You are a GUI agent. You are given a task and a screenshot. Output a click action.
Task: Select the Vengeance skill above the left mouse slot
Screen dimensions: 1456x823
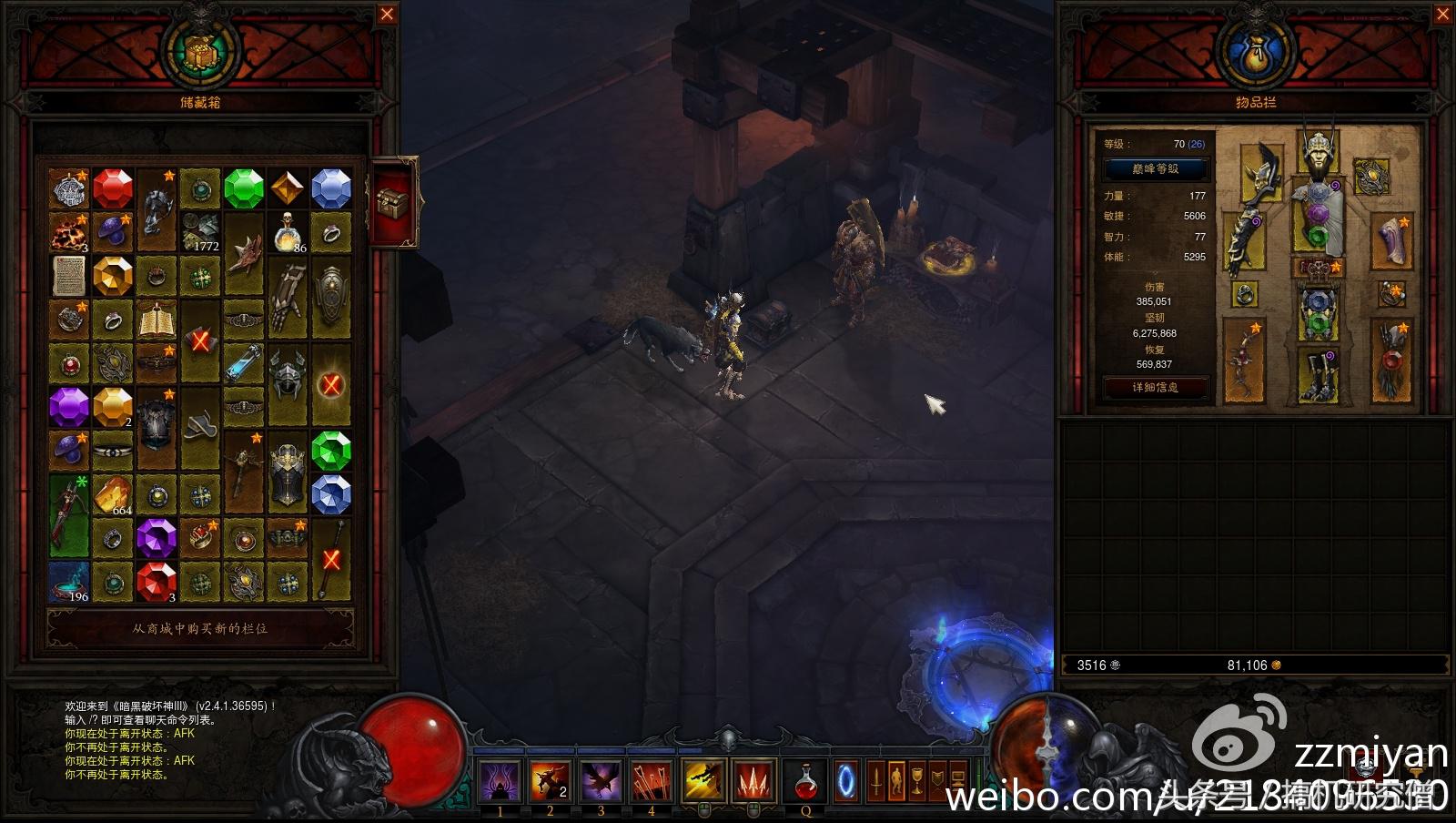(703, 778)
